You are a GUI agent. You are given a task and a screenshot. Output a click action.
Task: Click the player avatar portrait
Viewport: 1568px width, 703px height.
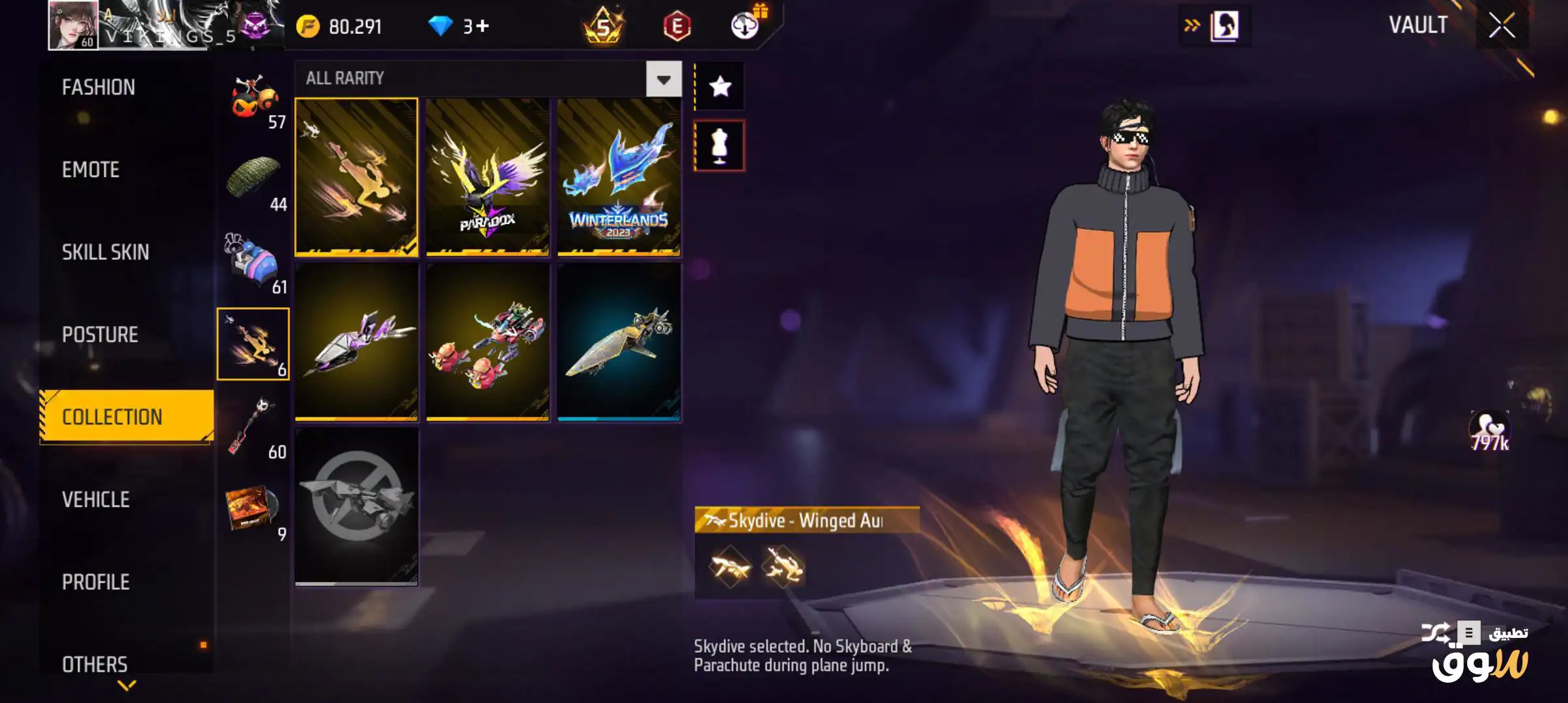point(73,25)
